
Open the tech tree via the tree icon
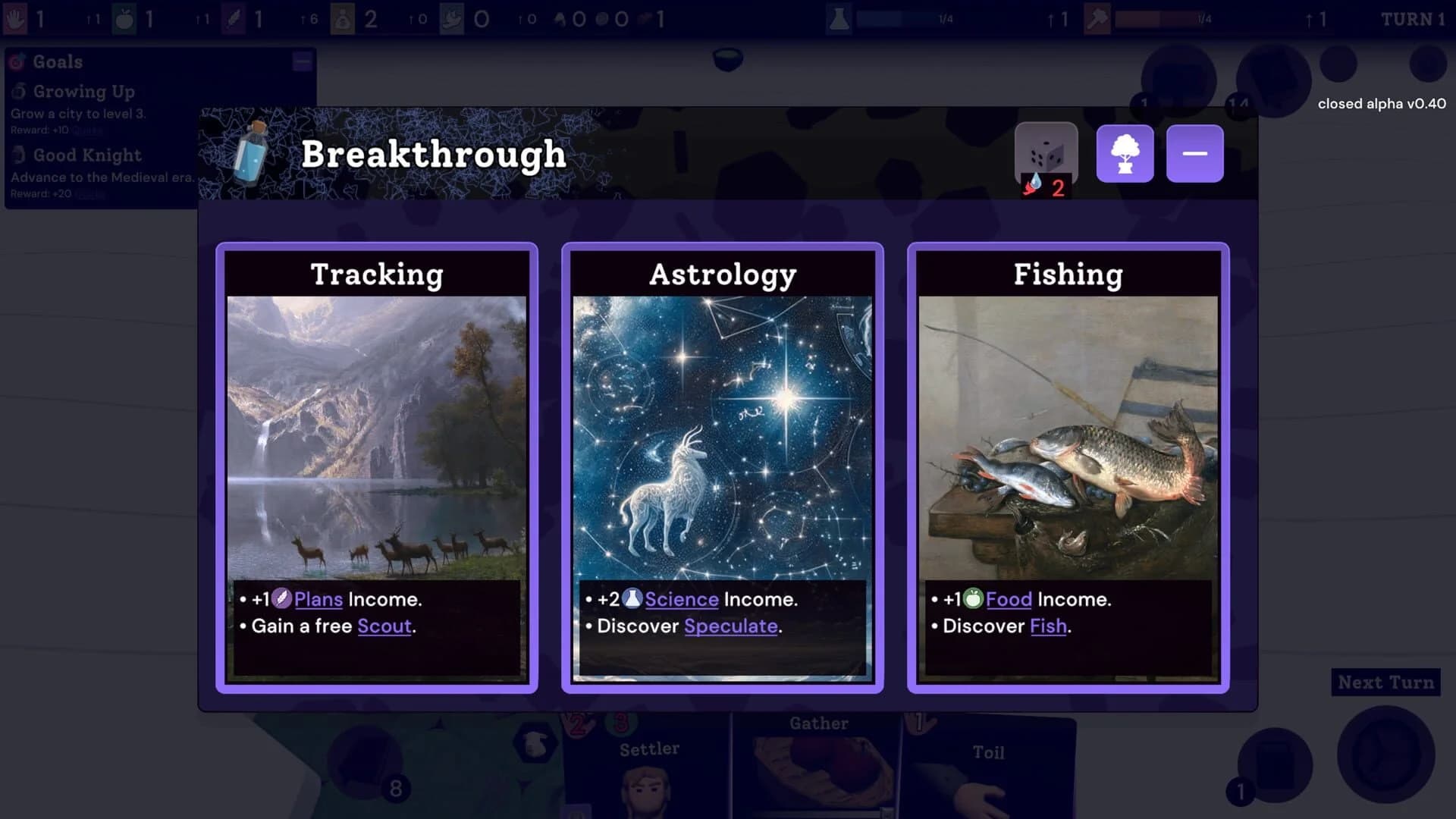pos(1125,153)
